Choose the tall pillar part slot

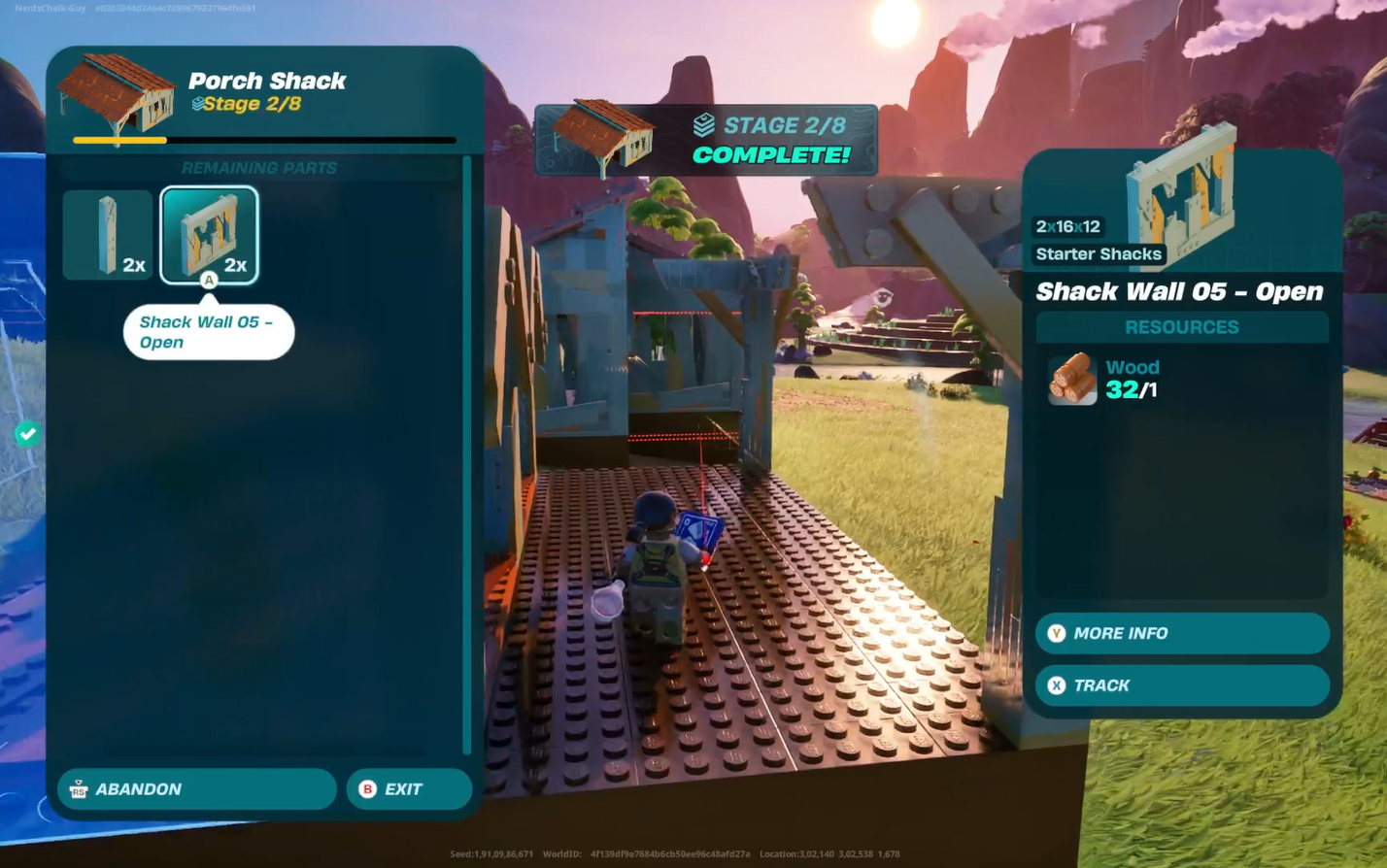[108, 235]
